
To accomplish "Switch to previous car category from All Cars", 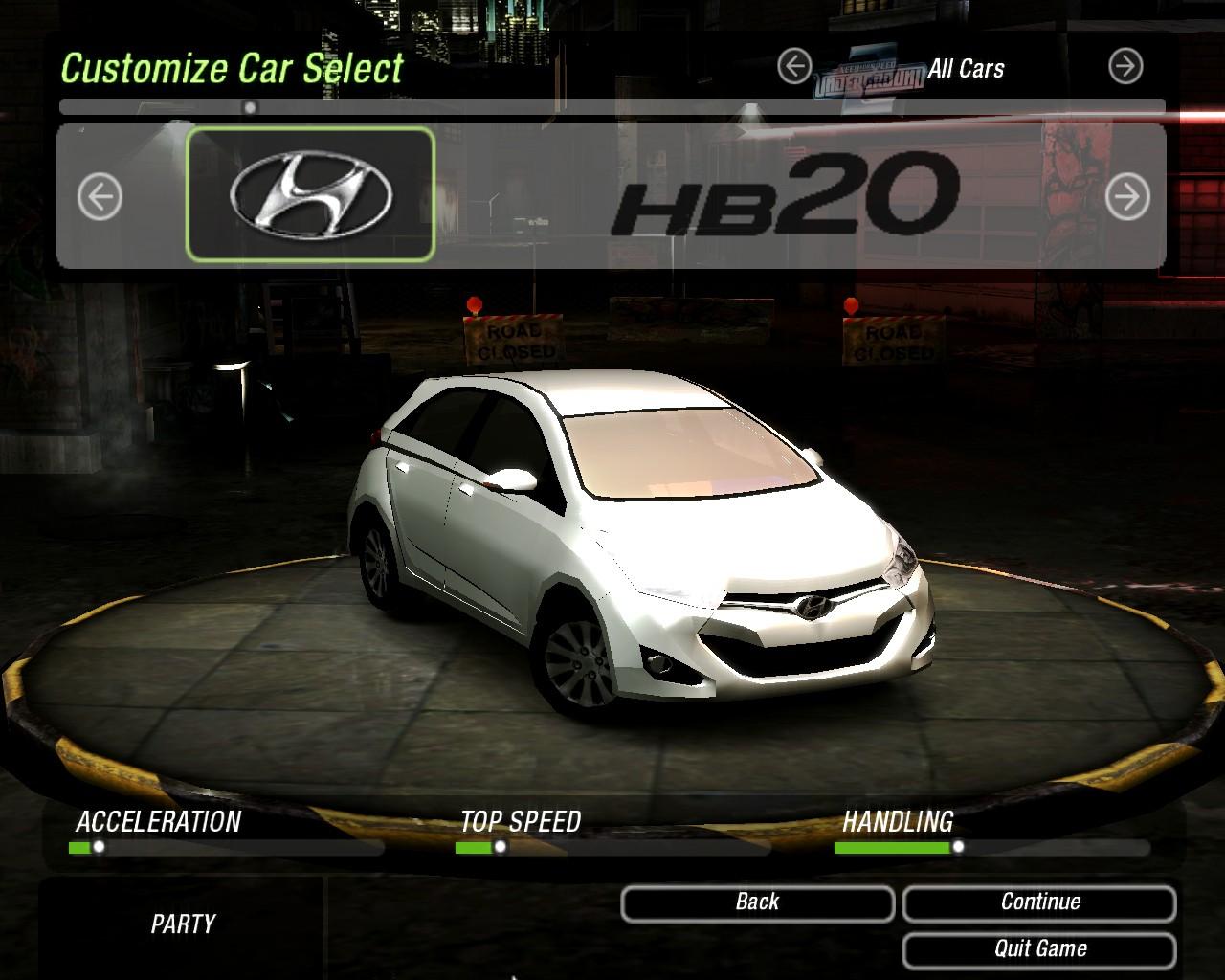I will (794, 67).
